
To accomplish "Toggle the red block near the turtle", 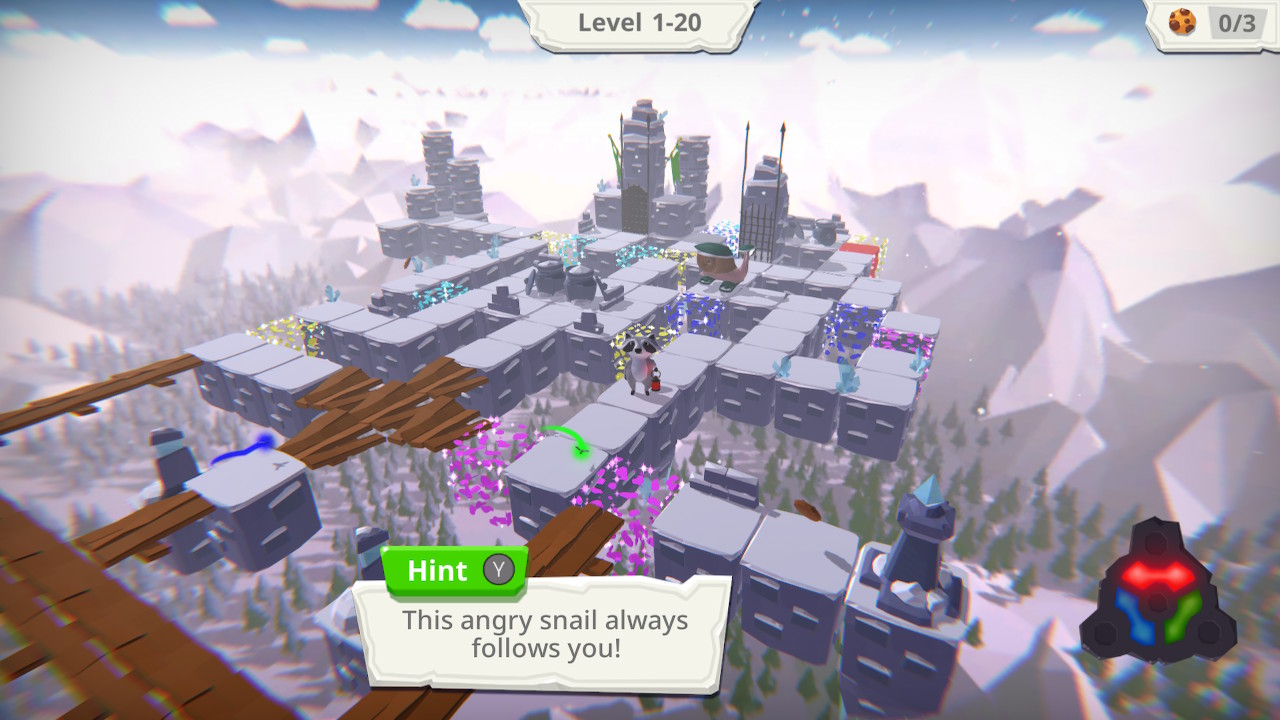I will (858, 250).
